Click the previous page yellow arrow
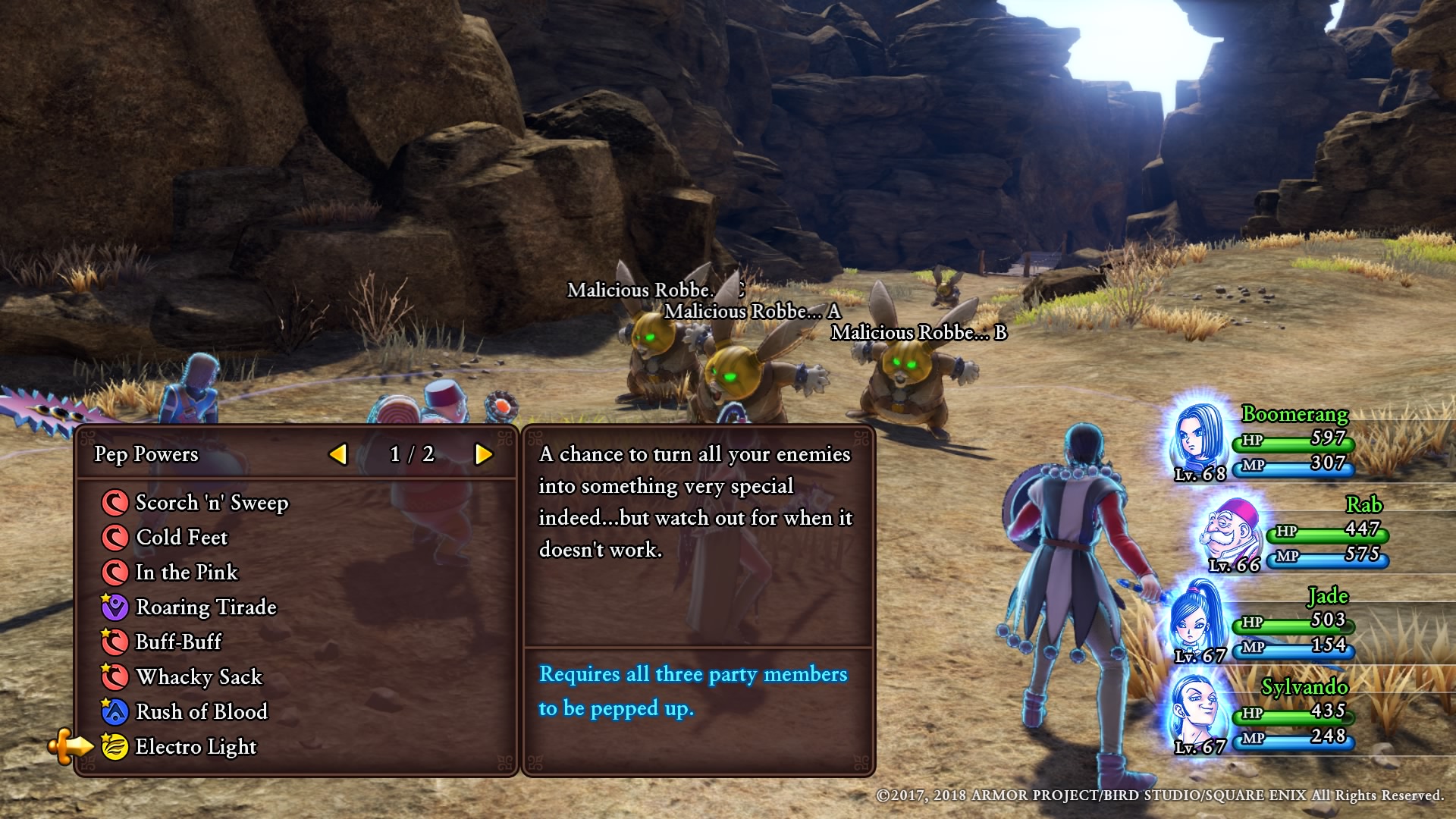The width and height of the screenshot is (1456, 819). [x=338, y=454]
